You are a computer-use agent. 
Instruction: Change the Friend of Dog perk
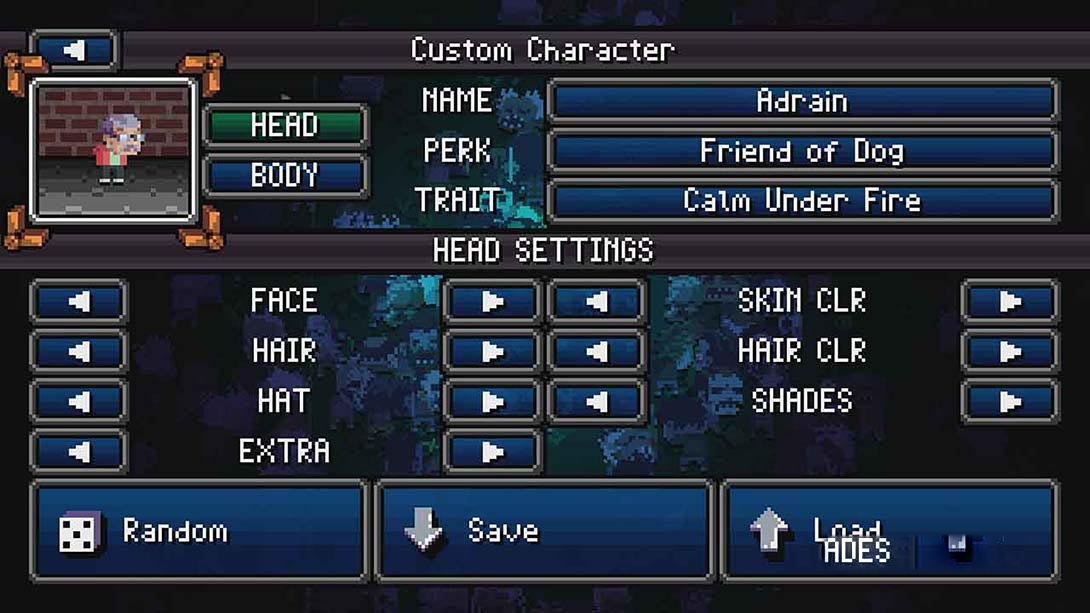[x=802, y=151]
